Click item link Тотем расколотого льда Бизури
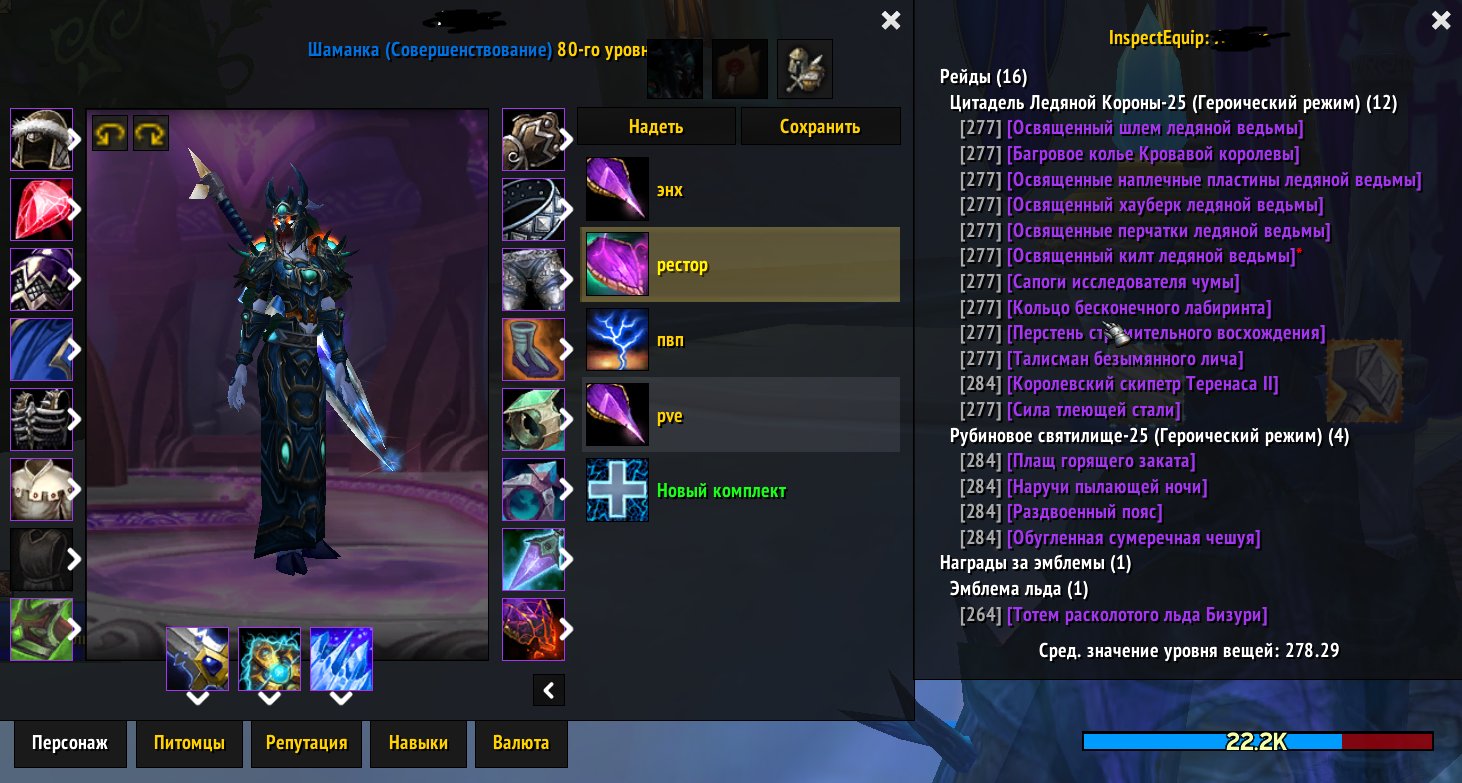The image size is (1462, 783). 1137,615
